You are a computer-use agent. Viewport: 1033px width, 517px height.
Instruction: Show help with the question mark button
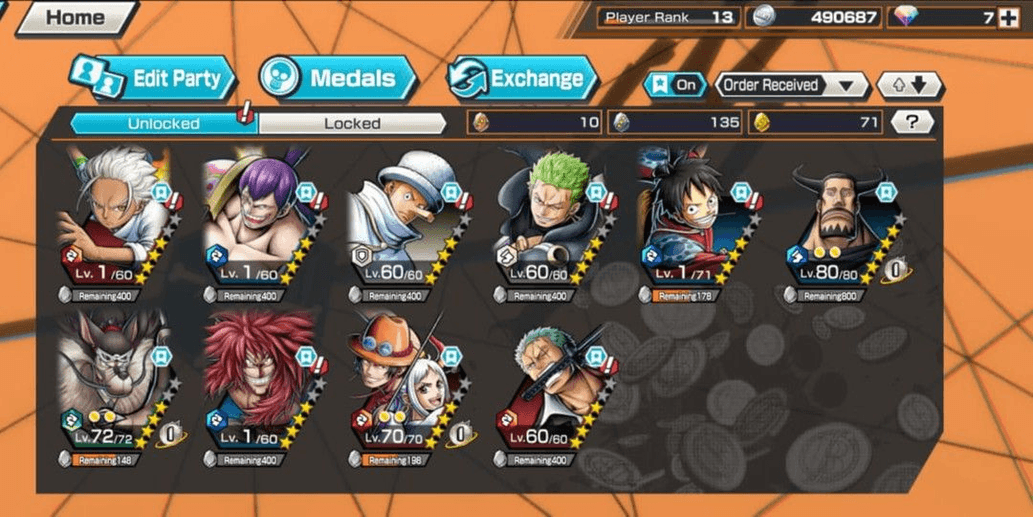tap(911, 122)
